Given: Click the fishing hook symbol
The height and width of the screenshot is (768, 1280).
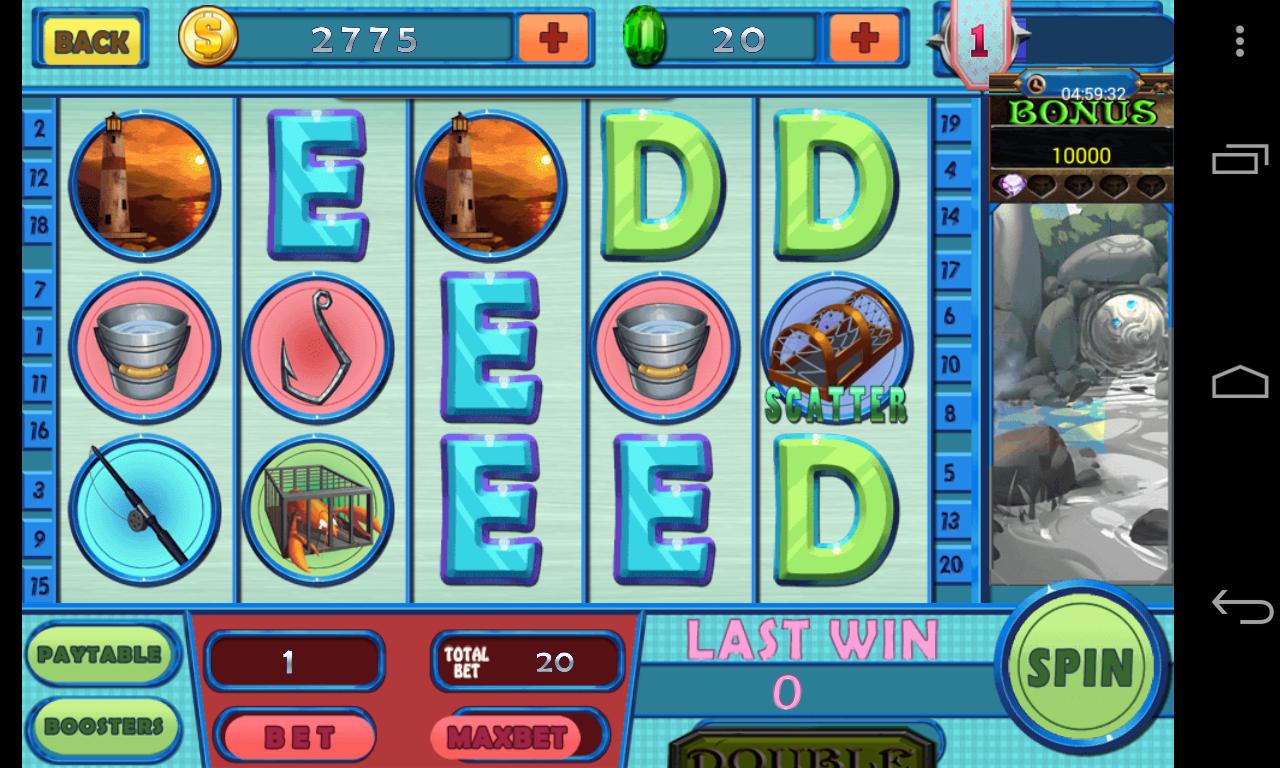Looking at the screenshot, I should coord(317,347).
